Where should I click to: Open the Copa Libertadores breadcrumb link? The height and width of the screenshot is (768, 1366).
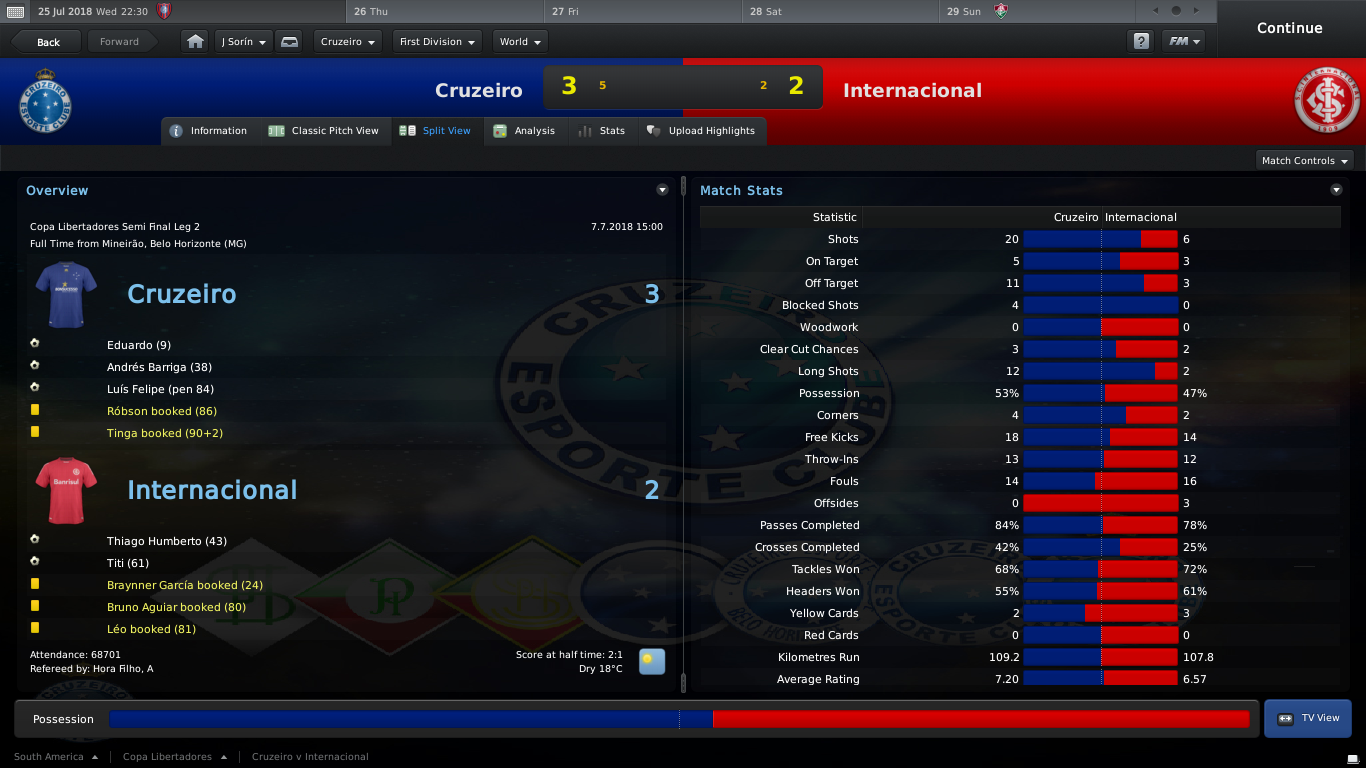pyautogui.click(x=167, y=757)
